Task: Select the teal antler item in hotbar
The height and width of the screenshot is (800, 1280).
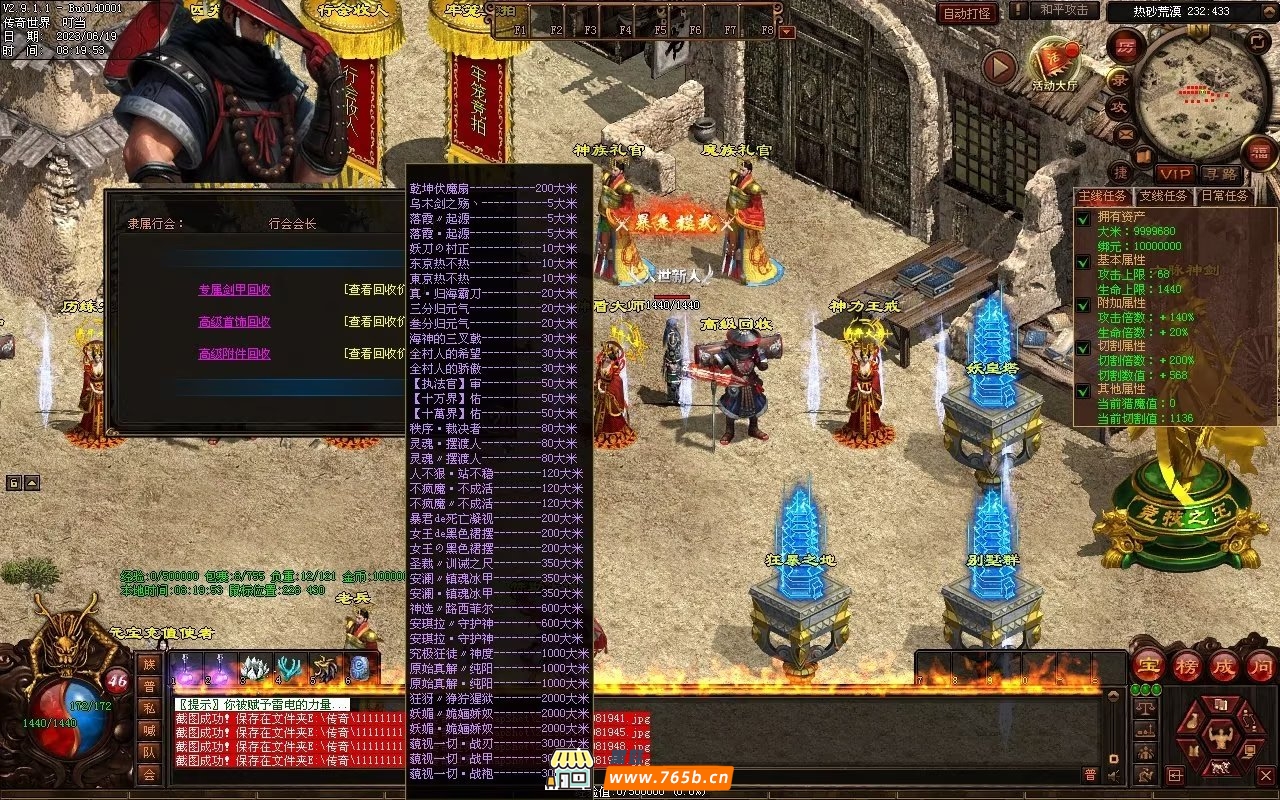Action: 291,668
